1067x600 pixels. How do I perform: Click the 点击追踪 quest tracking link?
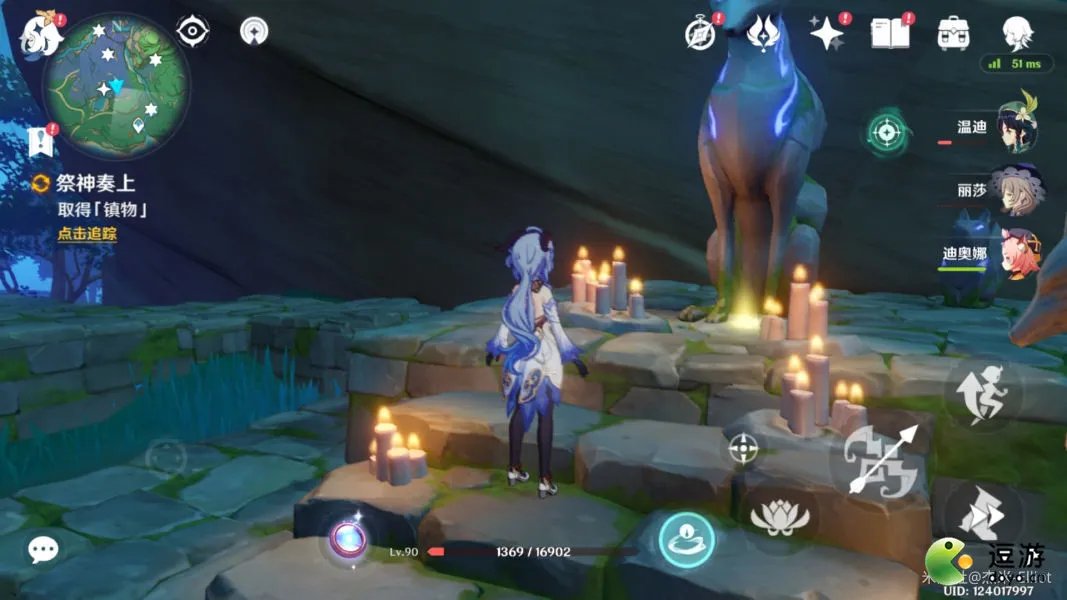point(87,234)
